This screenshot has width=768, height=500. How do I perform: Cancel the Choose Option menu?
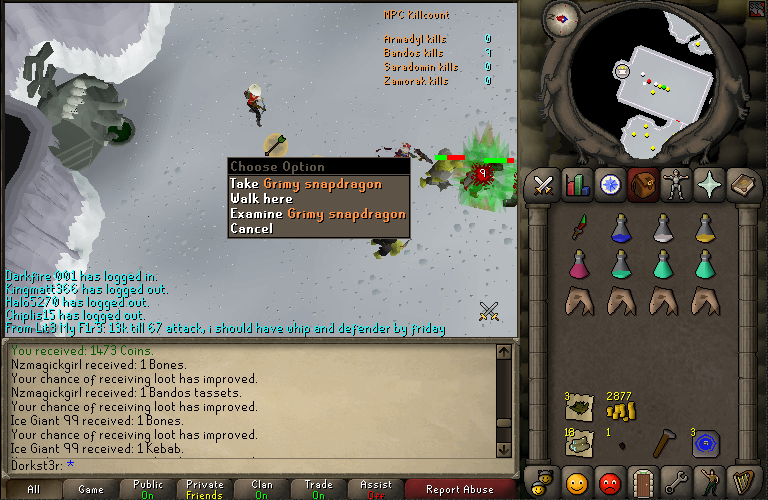tap(251, 228)
